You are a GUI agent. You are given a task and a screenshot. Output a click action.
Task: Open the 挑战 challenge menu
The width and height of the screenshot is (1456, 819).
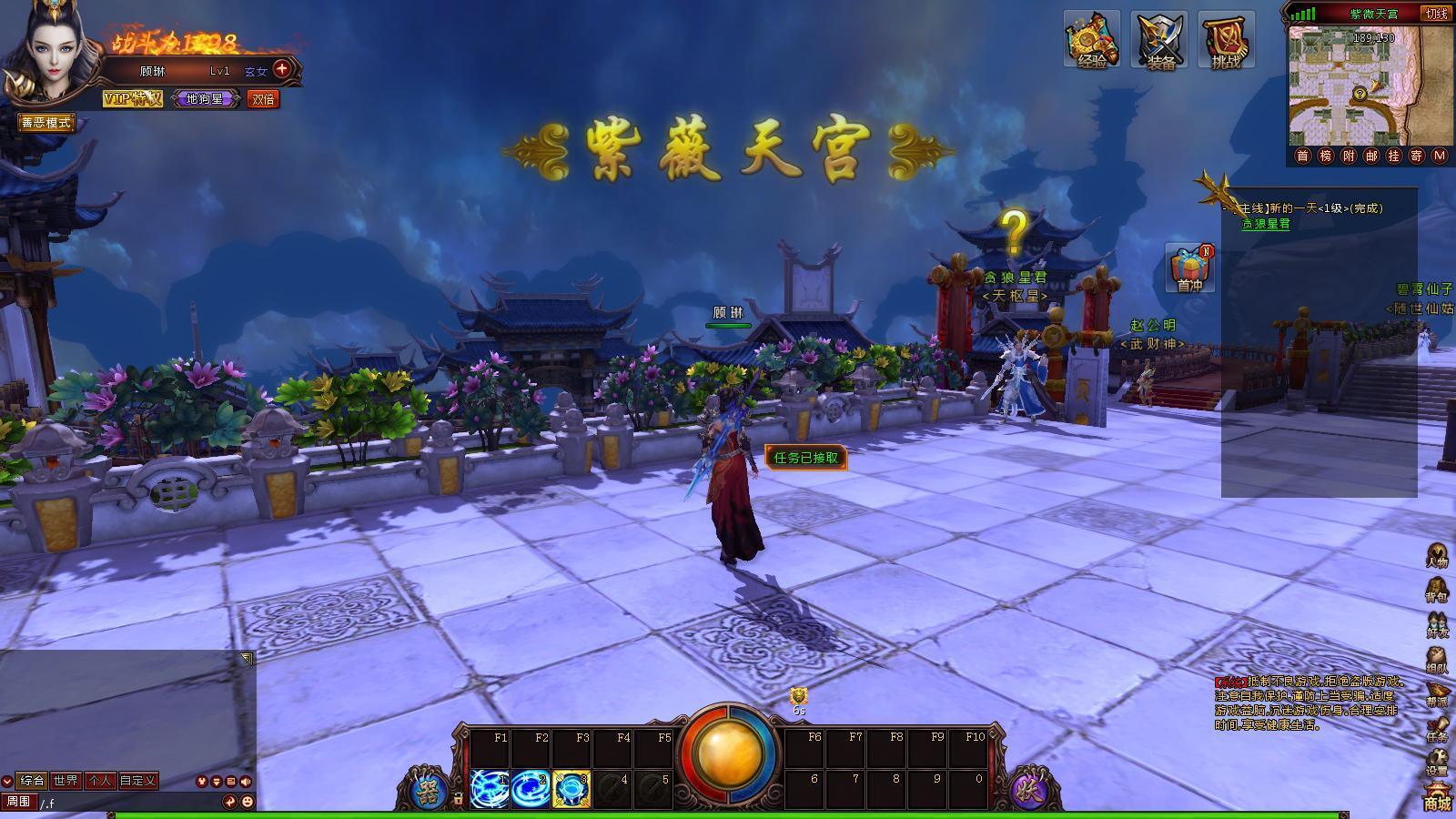click(x=1226, y=40)
